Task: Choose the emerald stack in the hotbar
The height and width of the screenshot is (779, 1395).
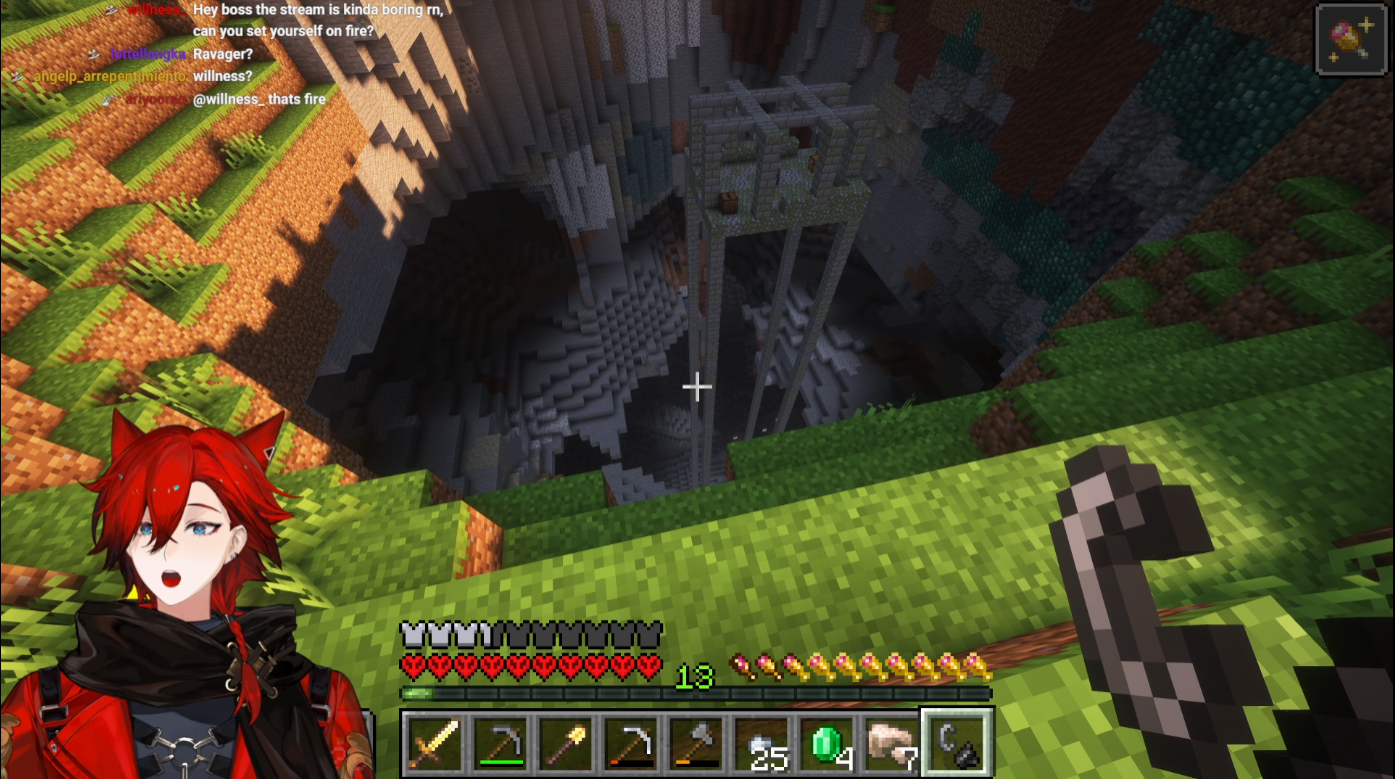Action: click(827, 743)
